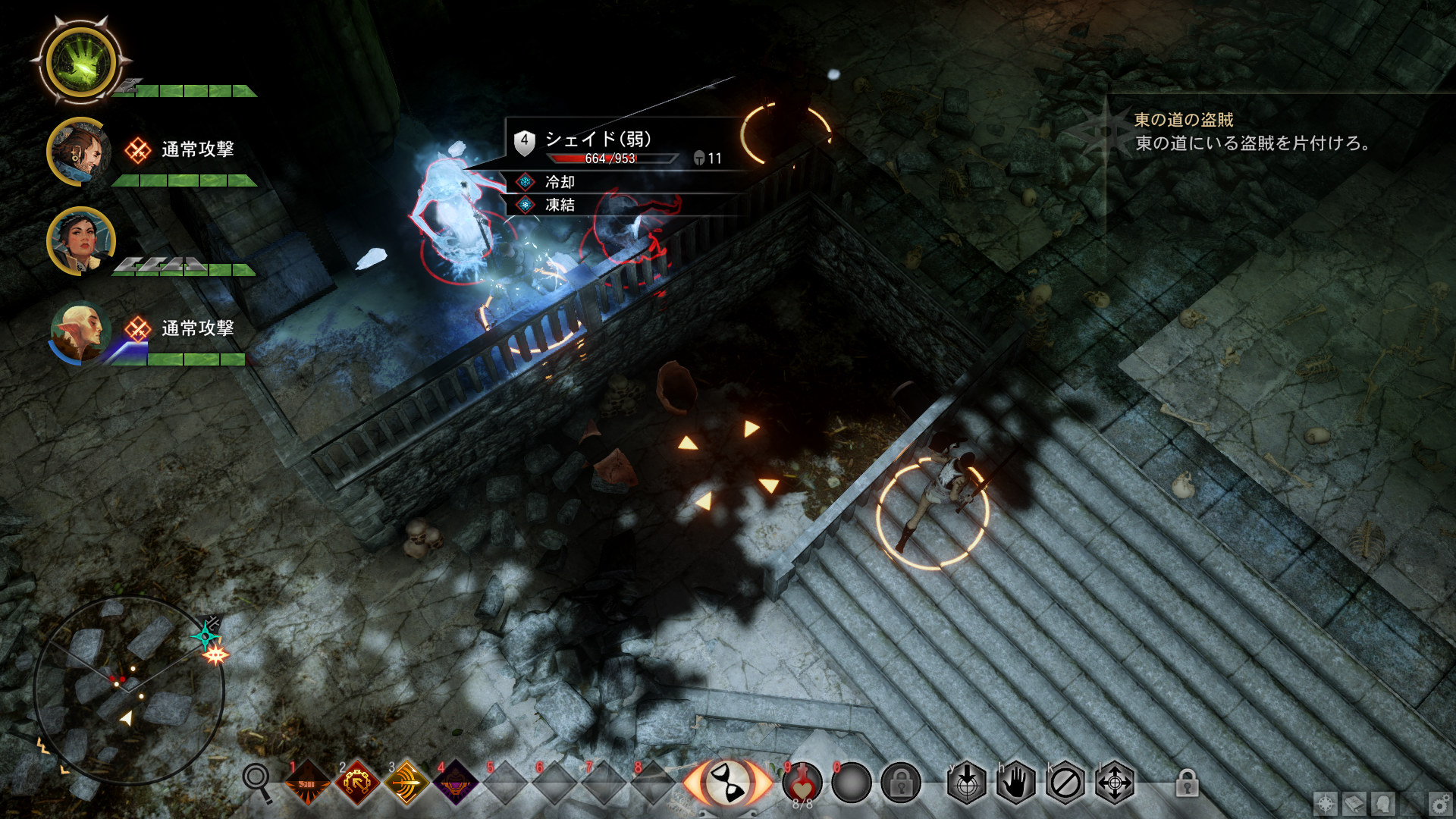
Task: Activate the golden sword ability in slot 3
Action: [406, 782]
